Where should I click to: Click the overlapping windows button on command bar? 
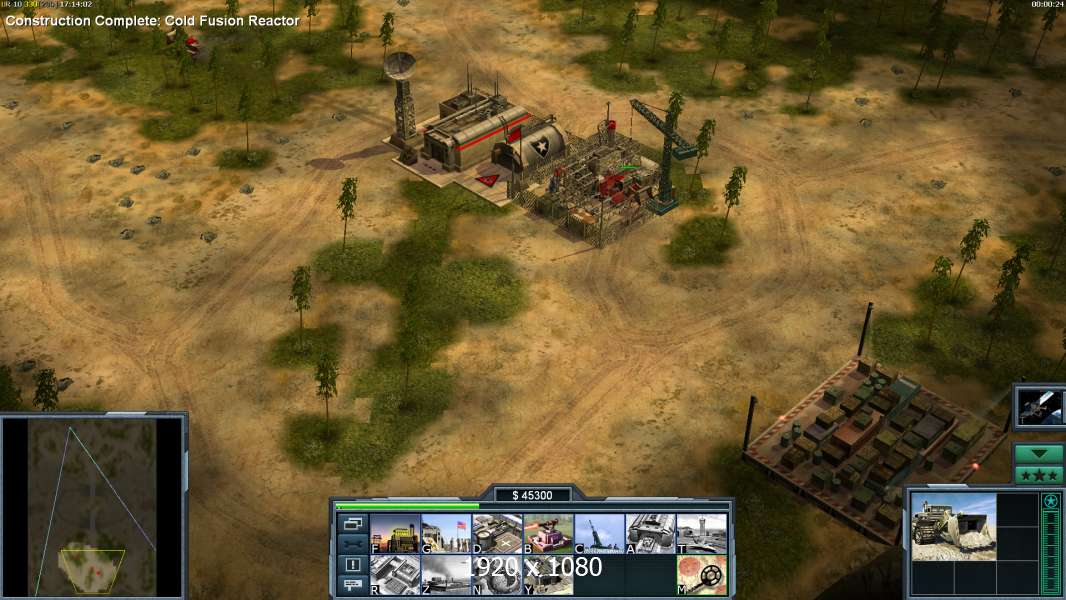353,523
